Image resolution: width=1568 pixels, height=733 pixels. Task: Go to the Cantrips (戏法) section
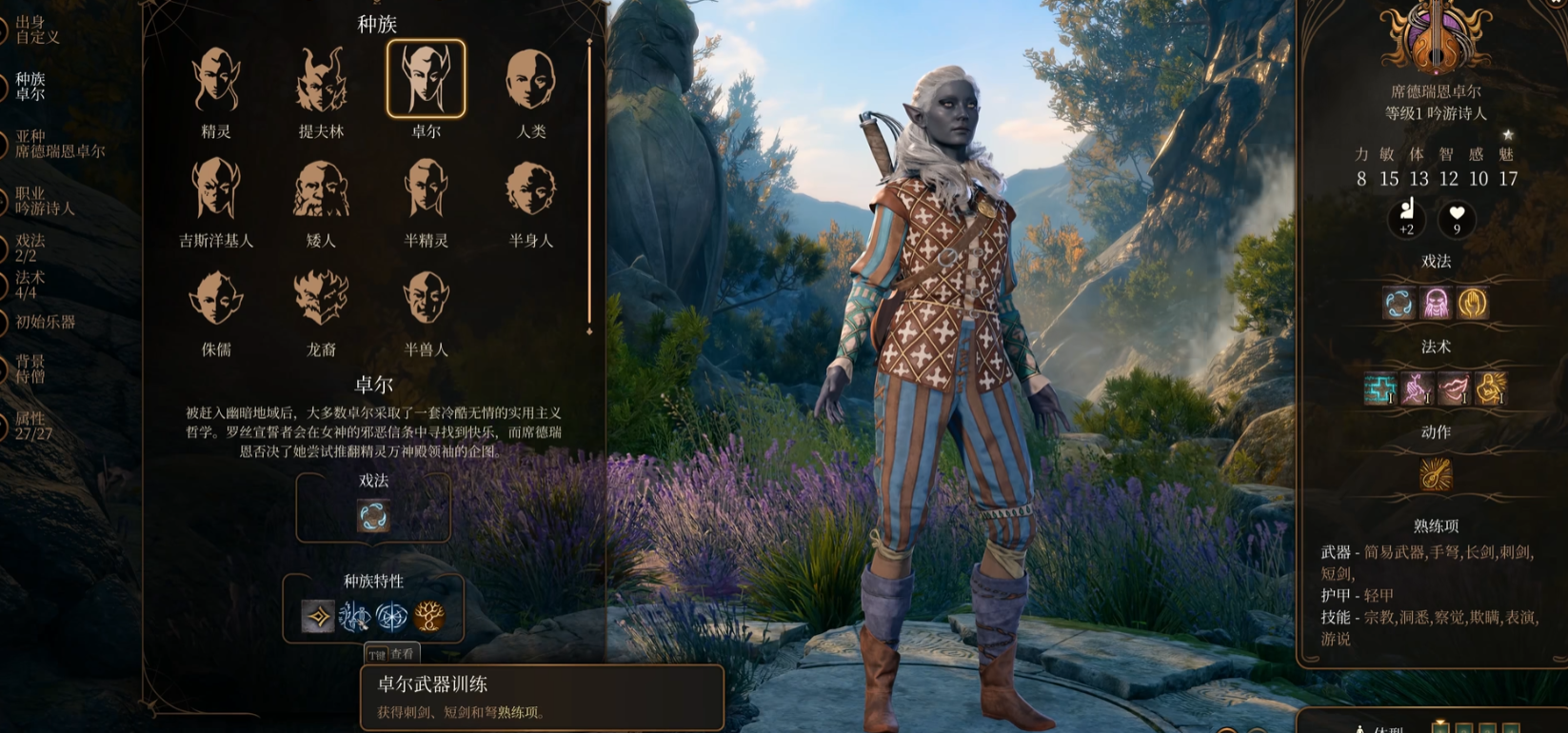click(30, 248)
